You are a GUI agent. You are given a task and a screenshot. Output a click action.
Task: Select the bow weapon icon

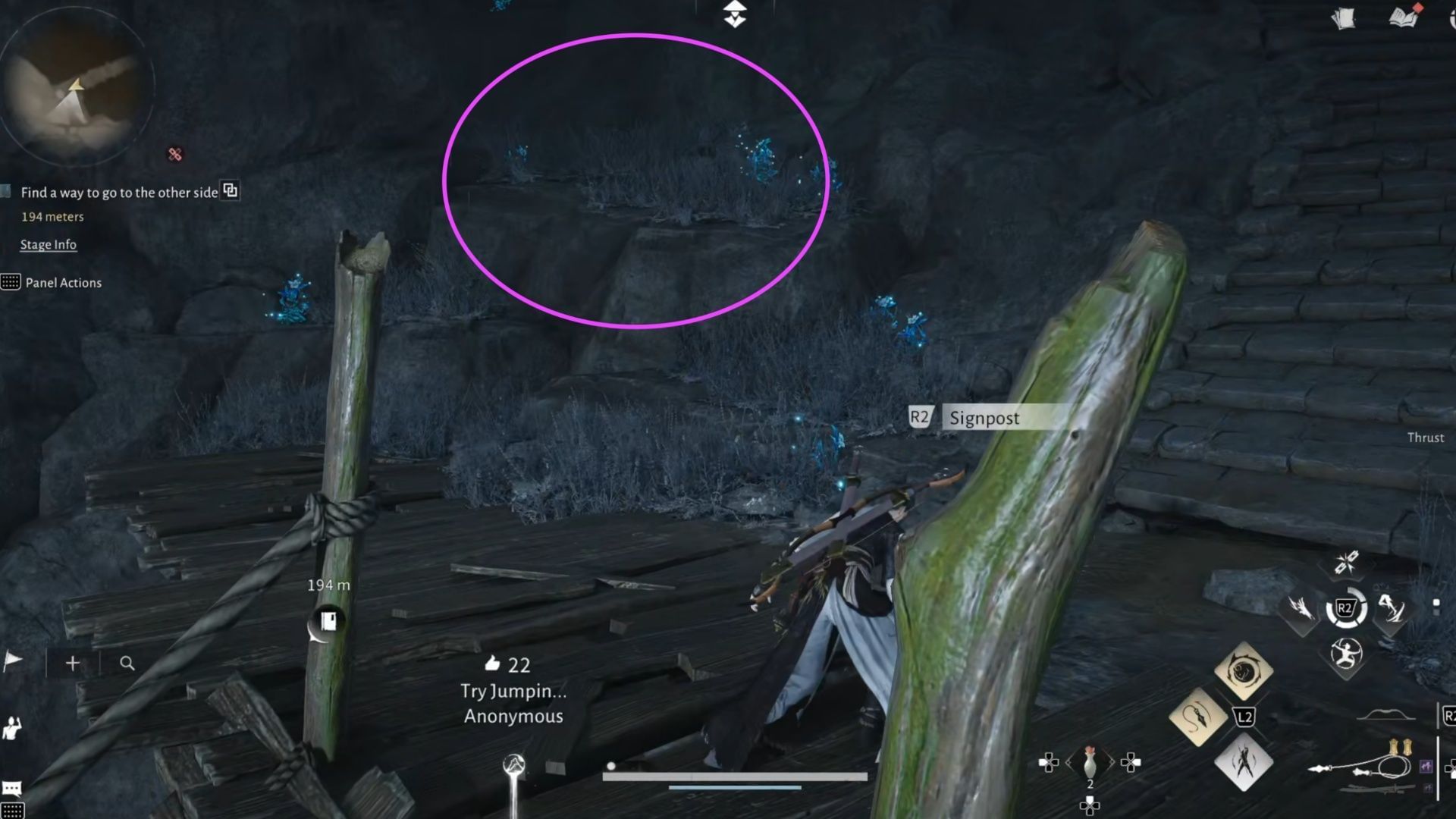[x=1388, y=715]
